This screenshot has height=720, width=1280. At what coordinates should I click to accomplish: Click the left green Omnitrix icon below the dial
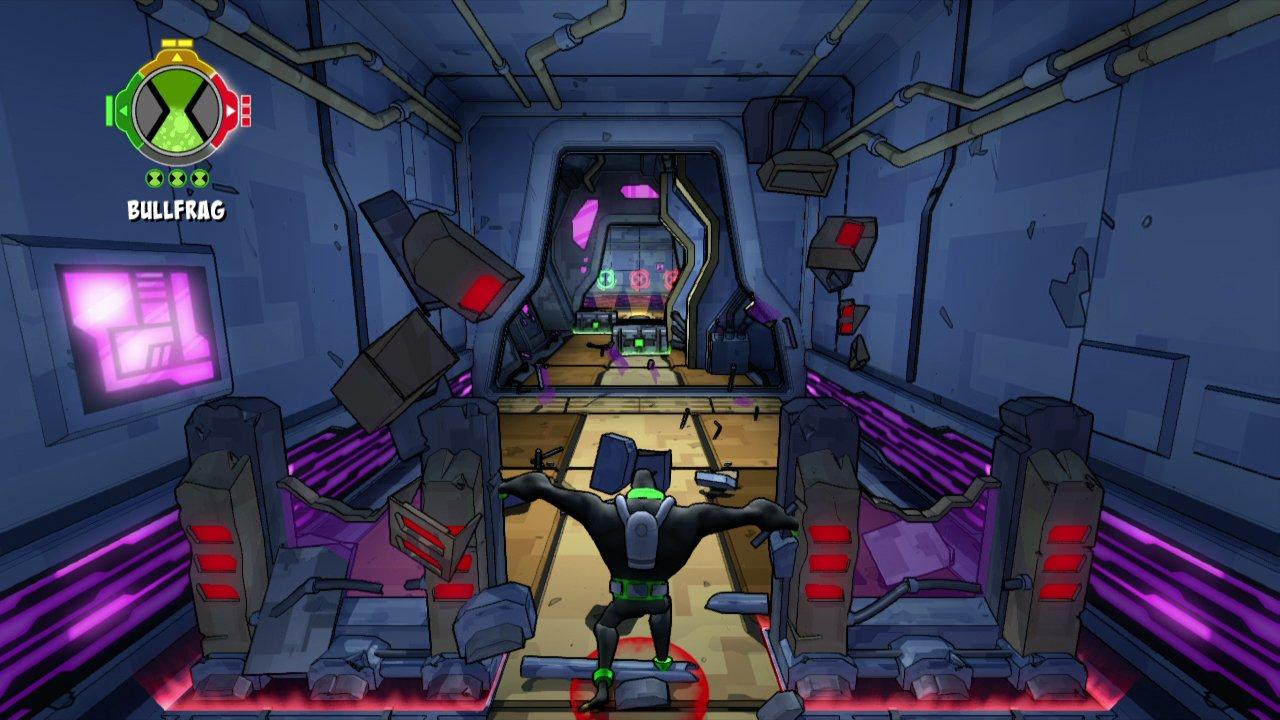coord(152,178)
